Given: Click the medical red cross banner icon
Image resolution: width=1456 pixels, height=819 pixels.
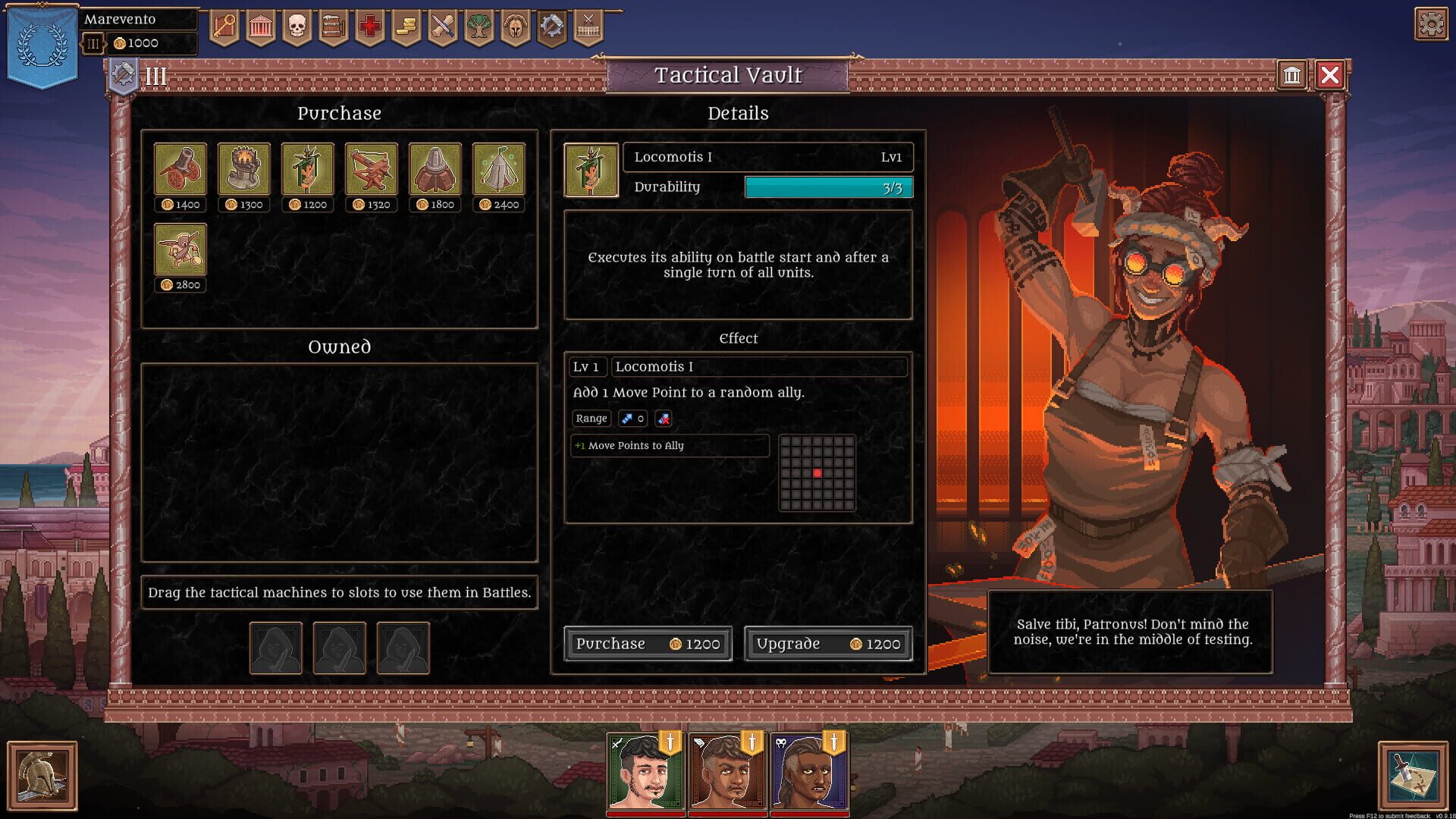Looking at the screenshot, I should coord(368,27).
